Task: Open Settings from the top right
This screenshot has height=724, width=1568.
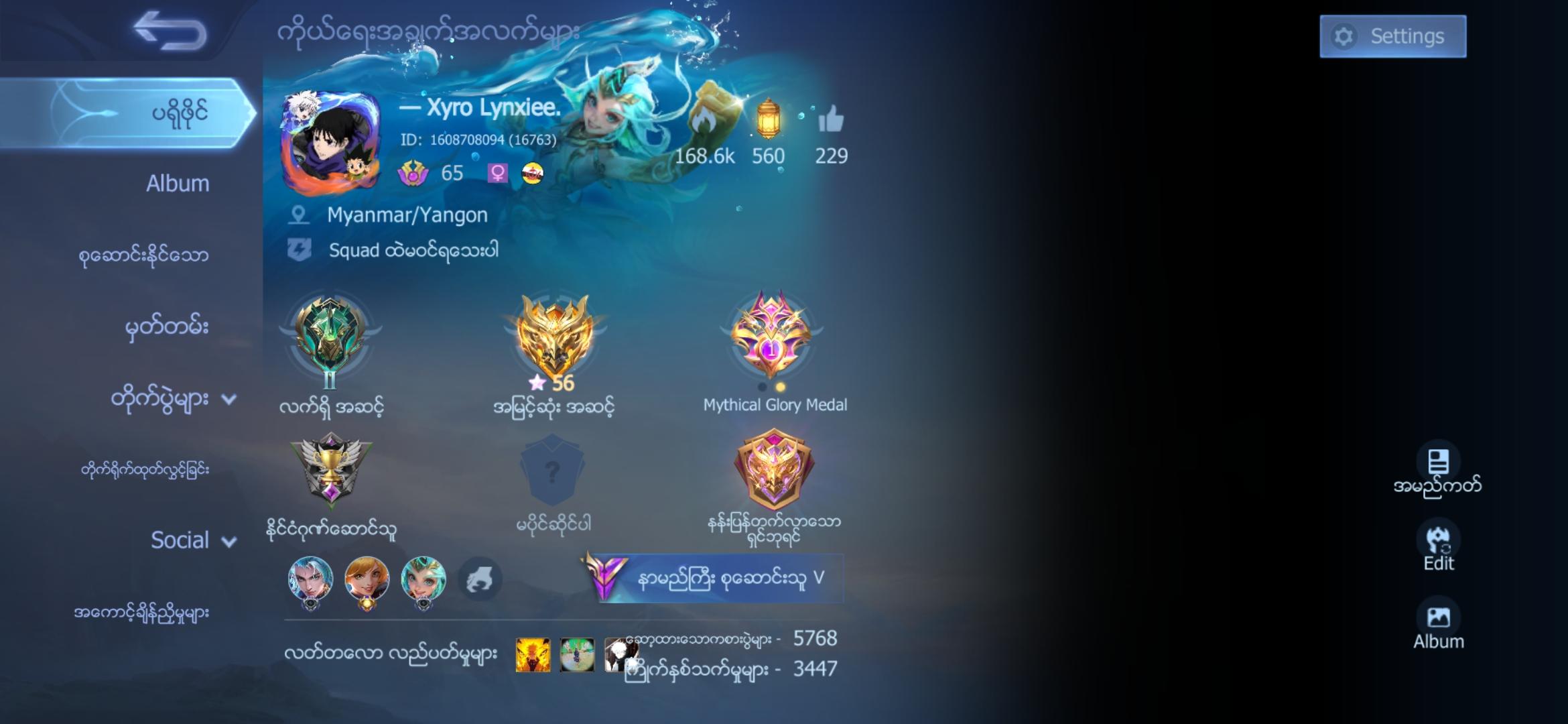Action: [1392, 36]
